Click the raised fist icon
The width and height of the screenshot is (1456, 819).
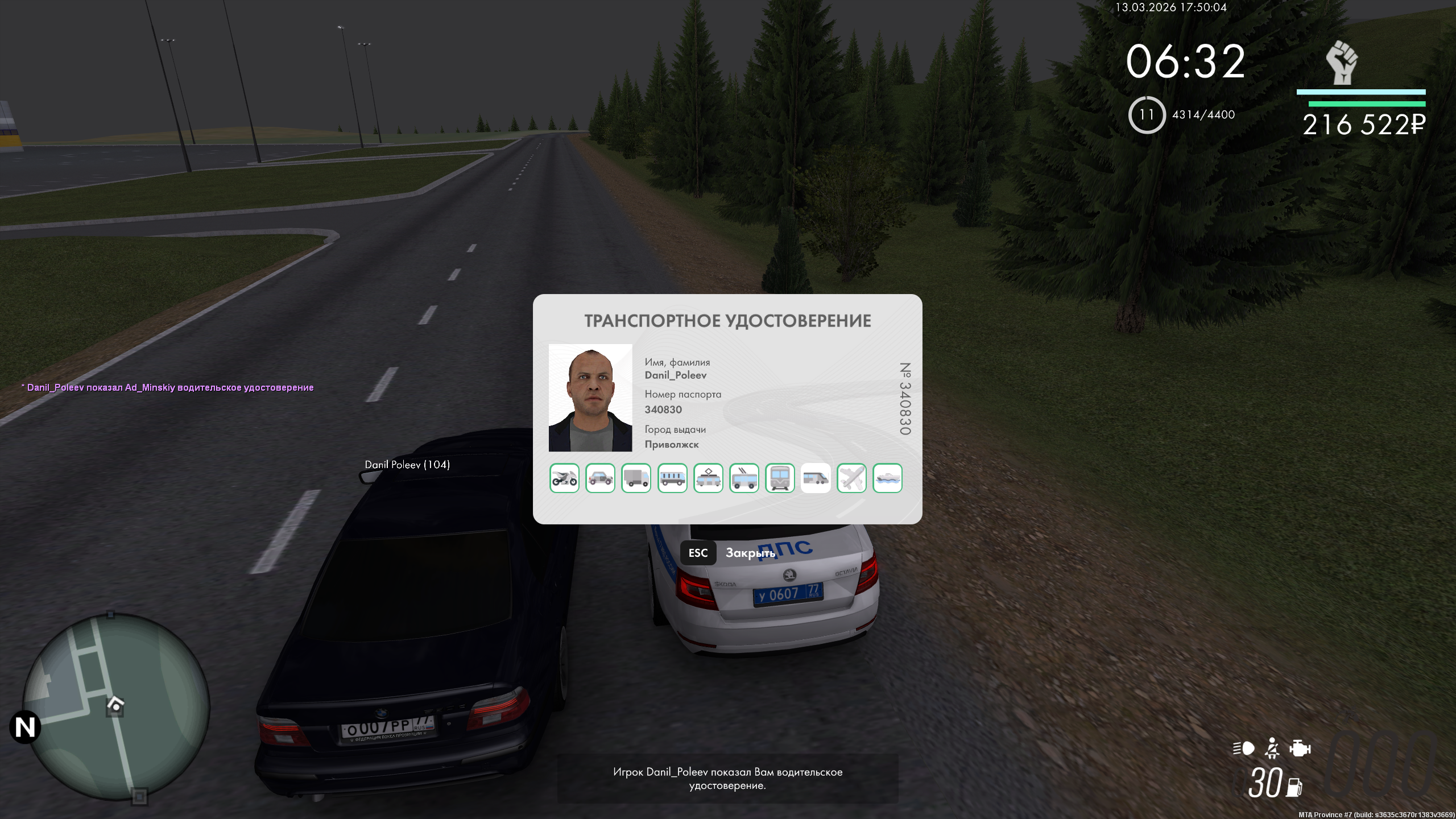pos(1342,63)
